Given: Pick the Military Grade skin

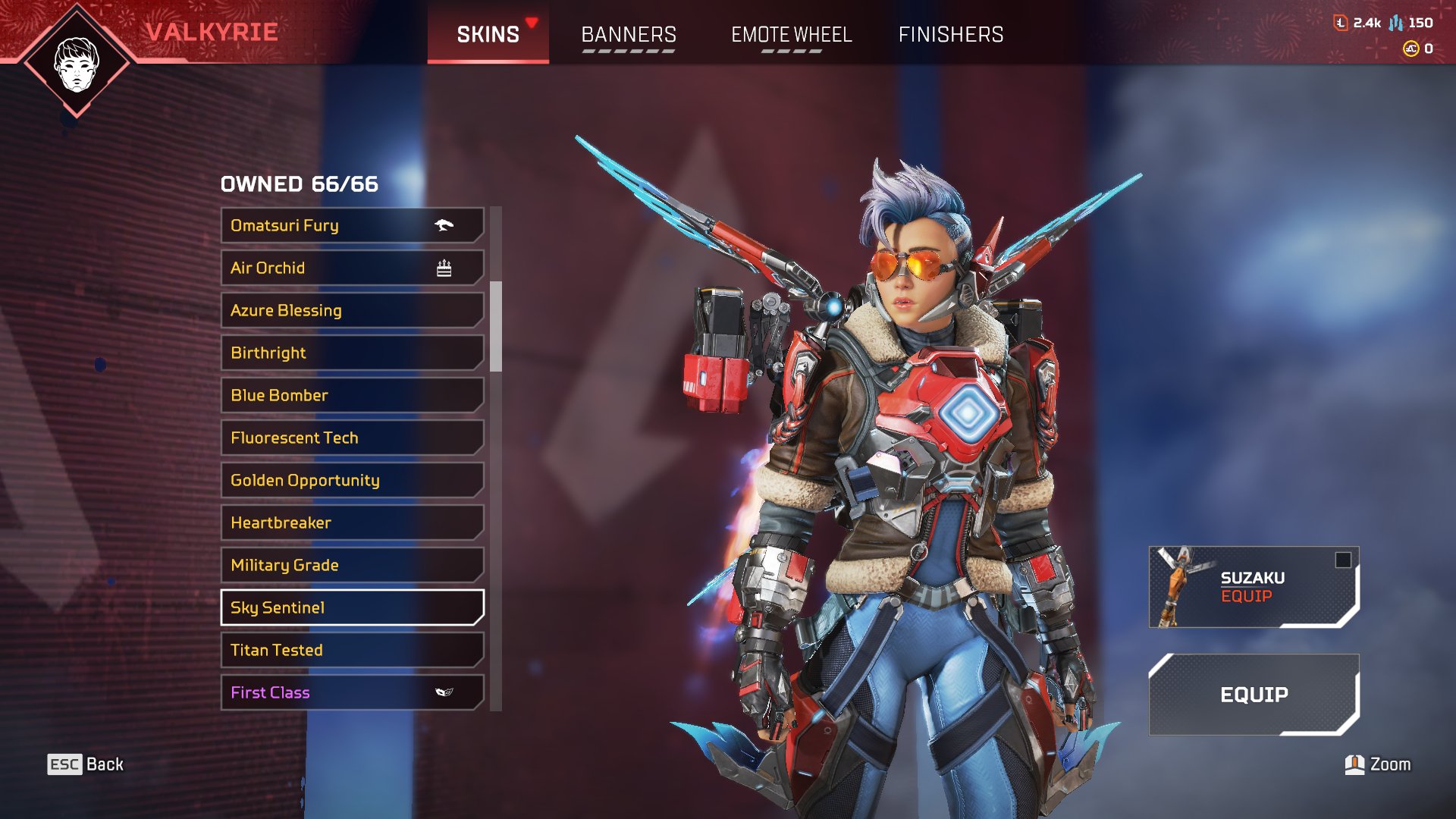Looking at the screenshot, I should 352,565.
